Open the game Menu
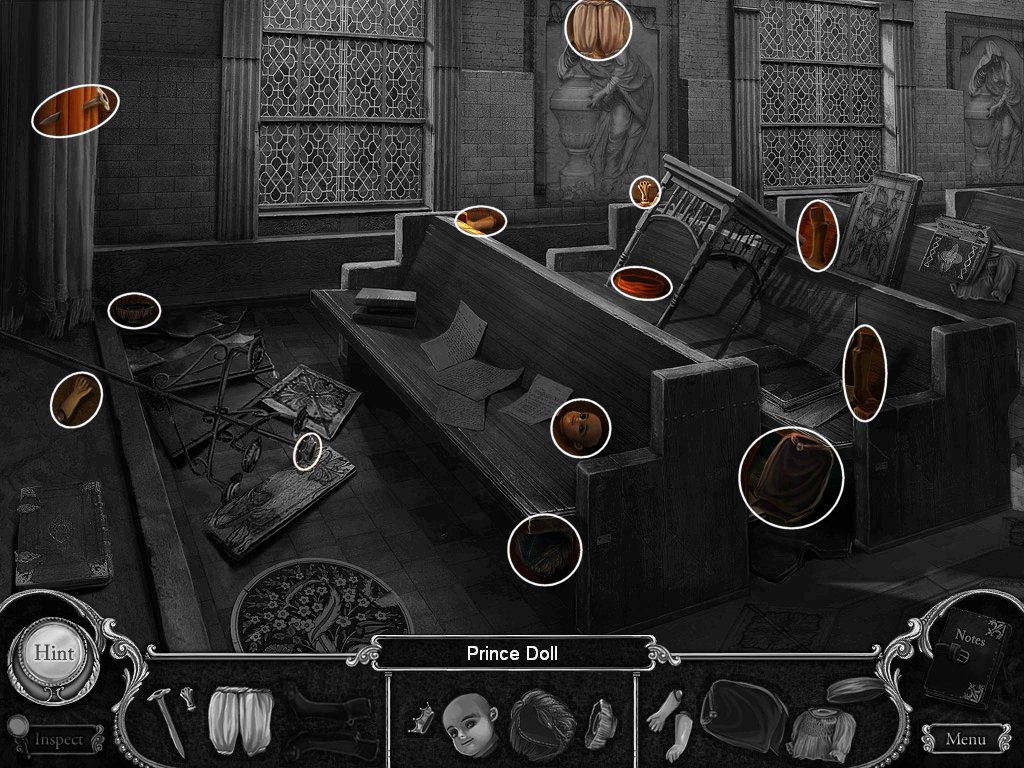The height and width of the screenshot is (768, 1024). 964,739
